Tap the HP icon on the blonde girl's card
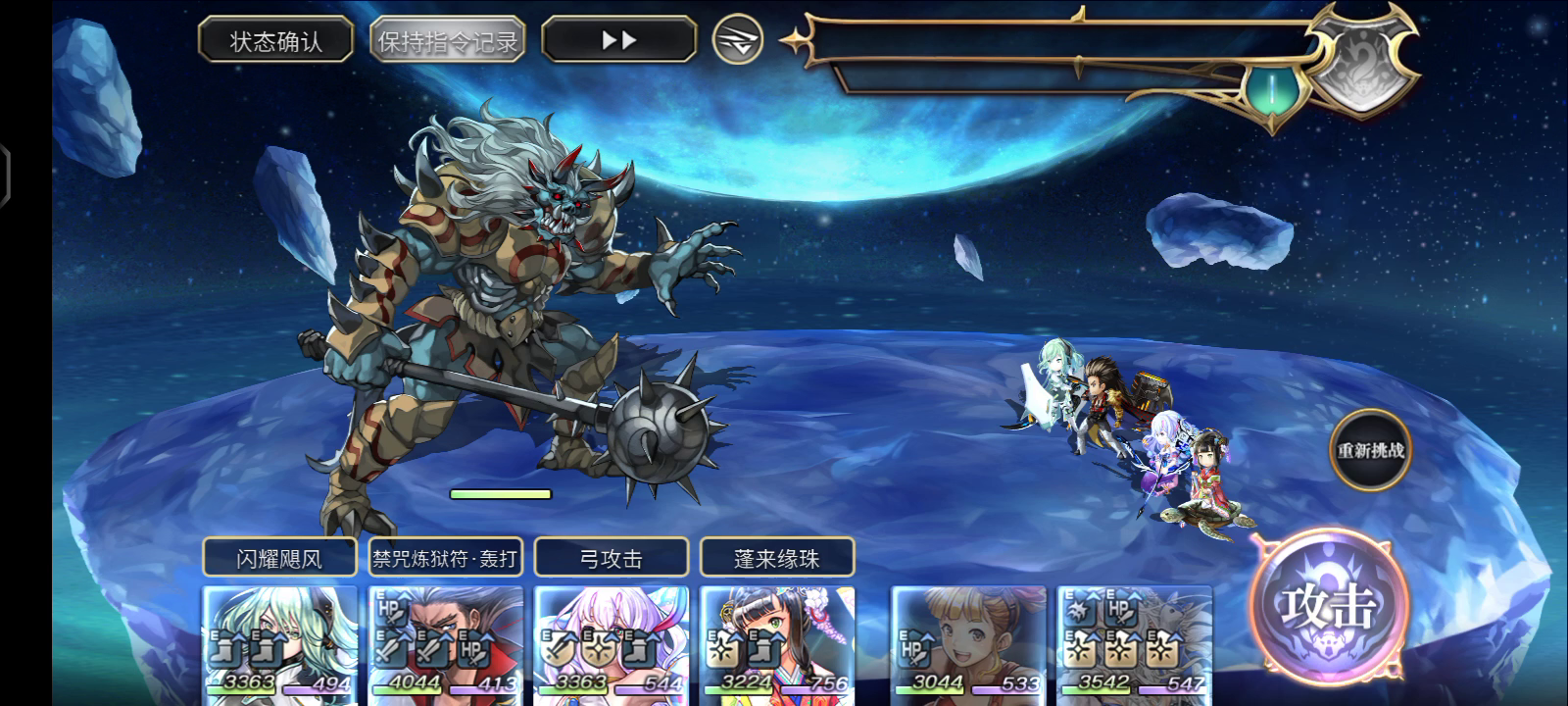Screen dimensions: 1568x706 (x=912, y=650)
